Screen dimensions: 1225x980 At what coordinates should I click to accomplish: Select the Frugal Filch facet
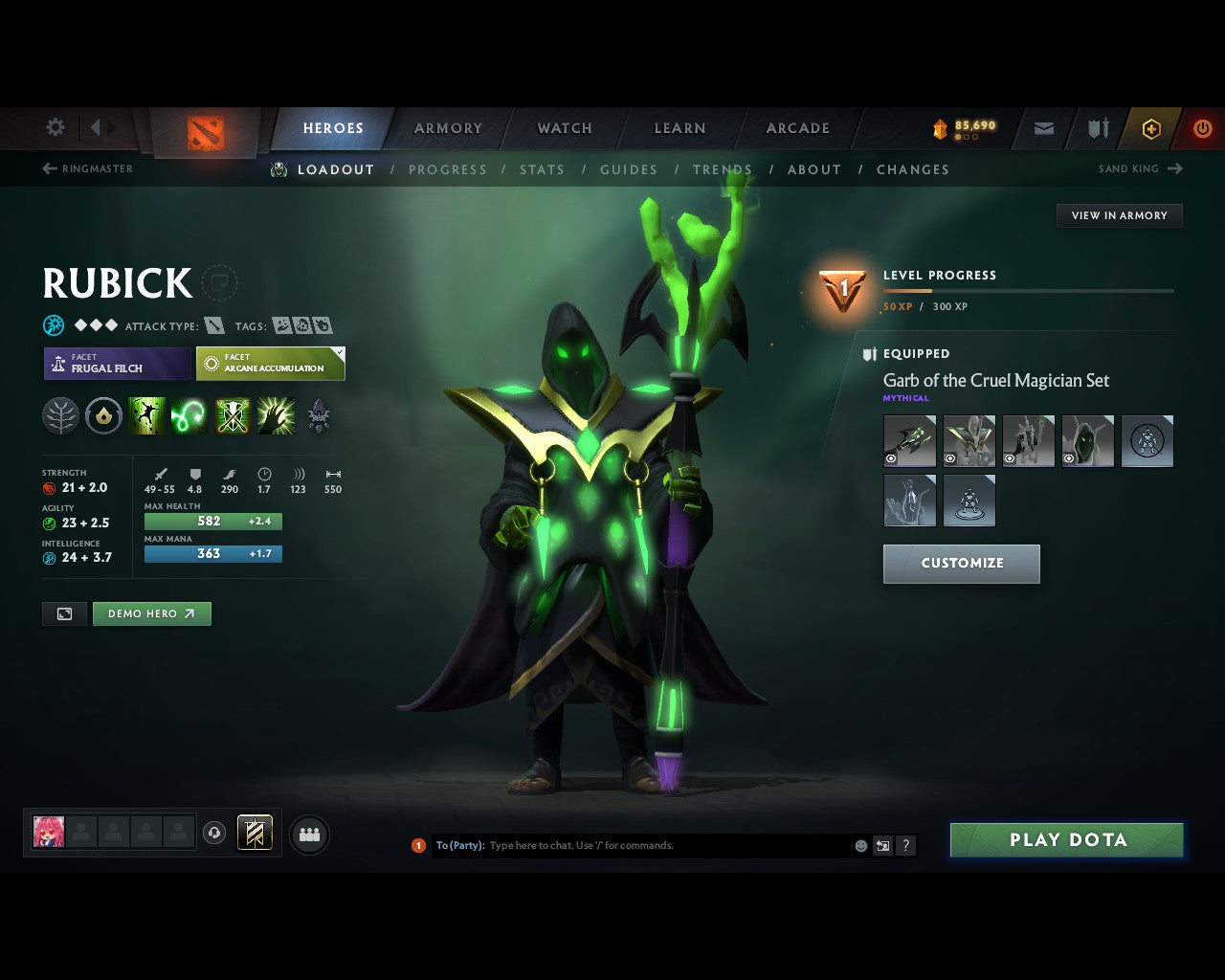[117, 364]
